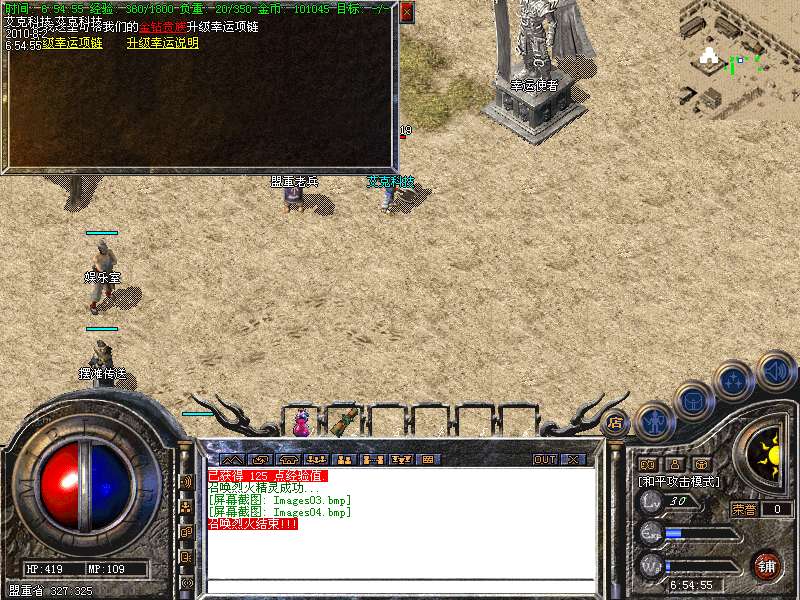
Task: Open the minimap
Action: (x=738, y=55)
